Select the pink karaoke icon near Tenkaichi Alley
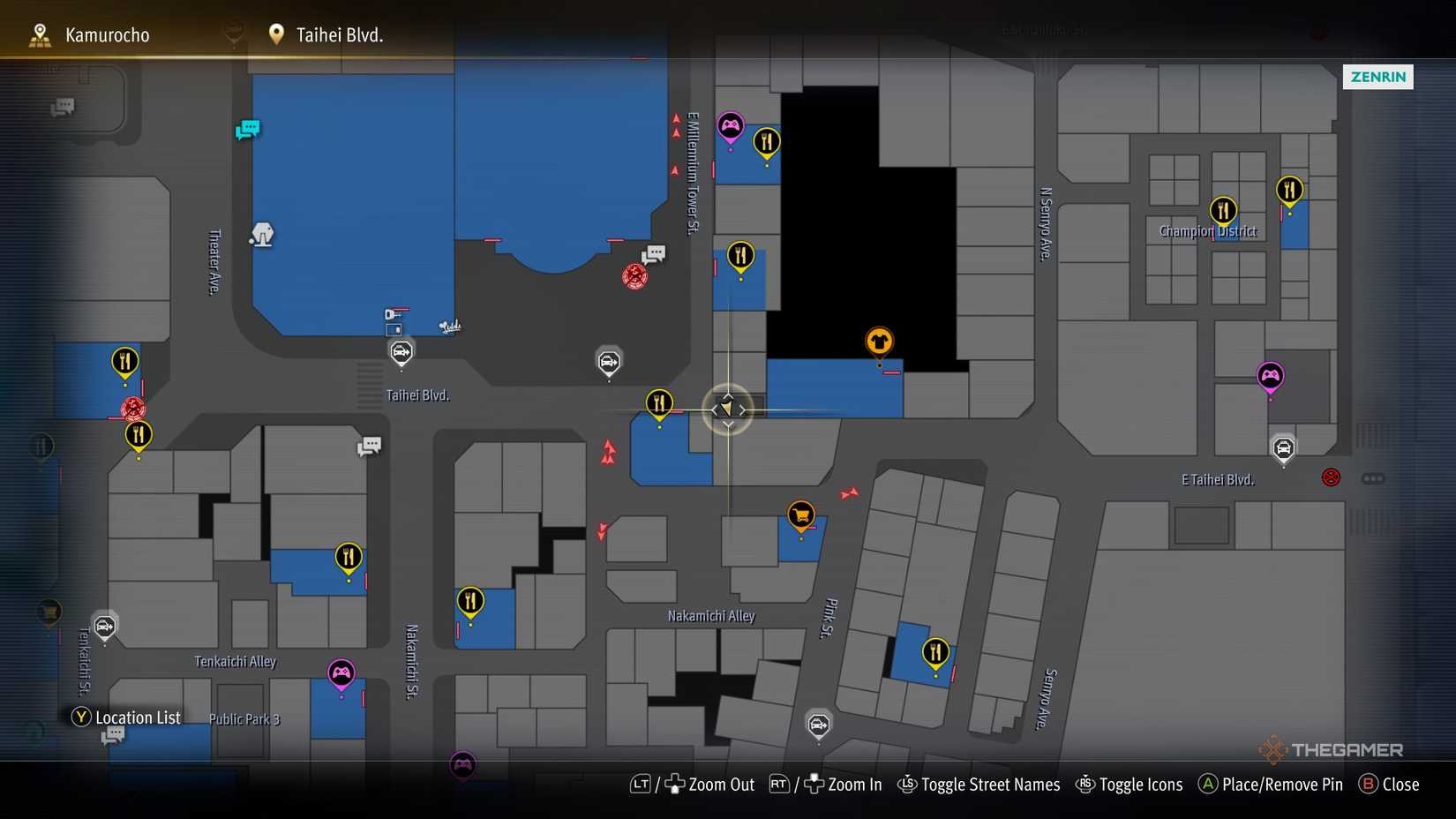Screen dimensions: 1456x819 tap(341, 673)
